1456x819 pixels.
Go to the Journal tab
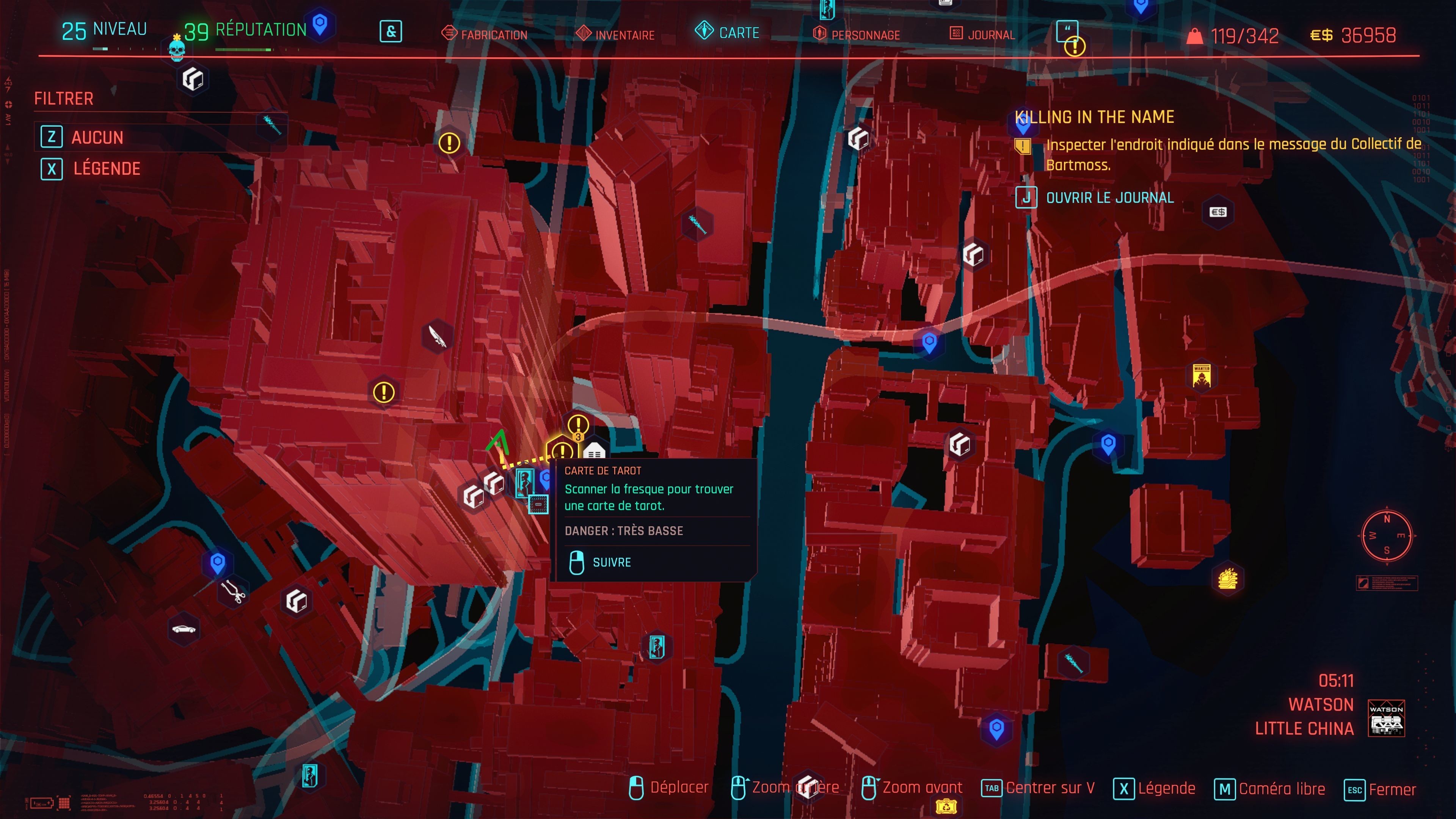tap(990, 35)
